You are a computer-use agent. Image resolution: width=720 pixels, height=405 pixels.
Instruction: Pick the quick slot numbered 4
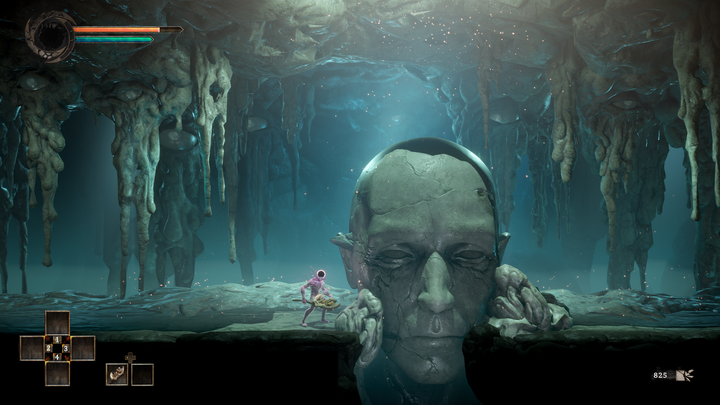pos(57,357)
